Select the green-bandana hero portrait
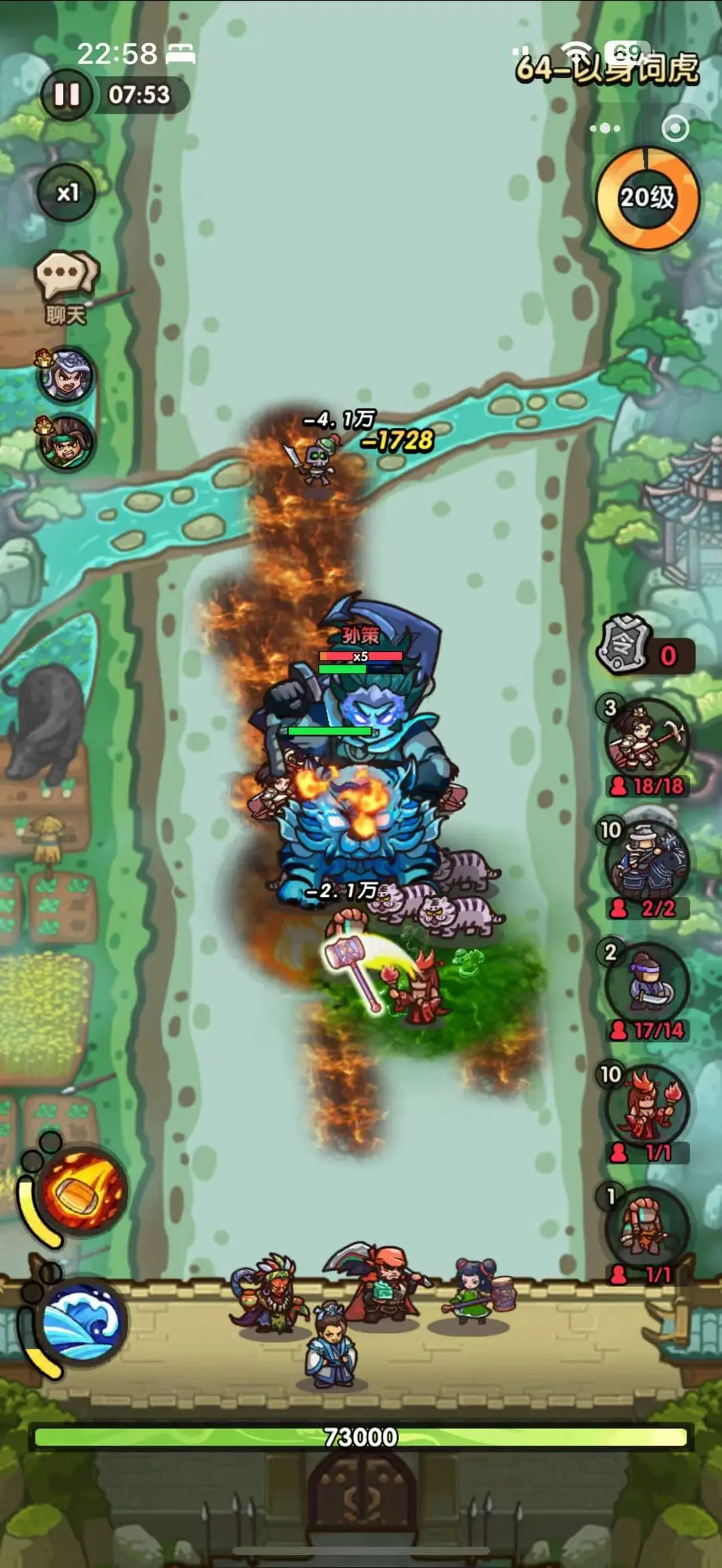This screenshot has width=722, height=1568. tap(66, 442)
